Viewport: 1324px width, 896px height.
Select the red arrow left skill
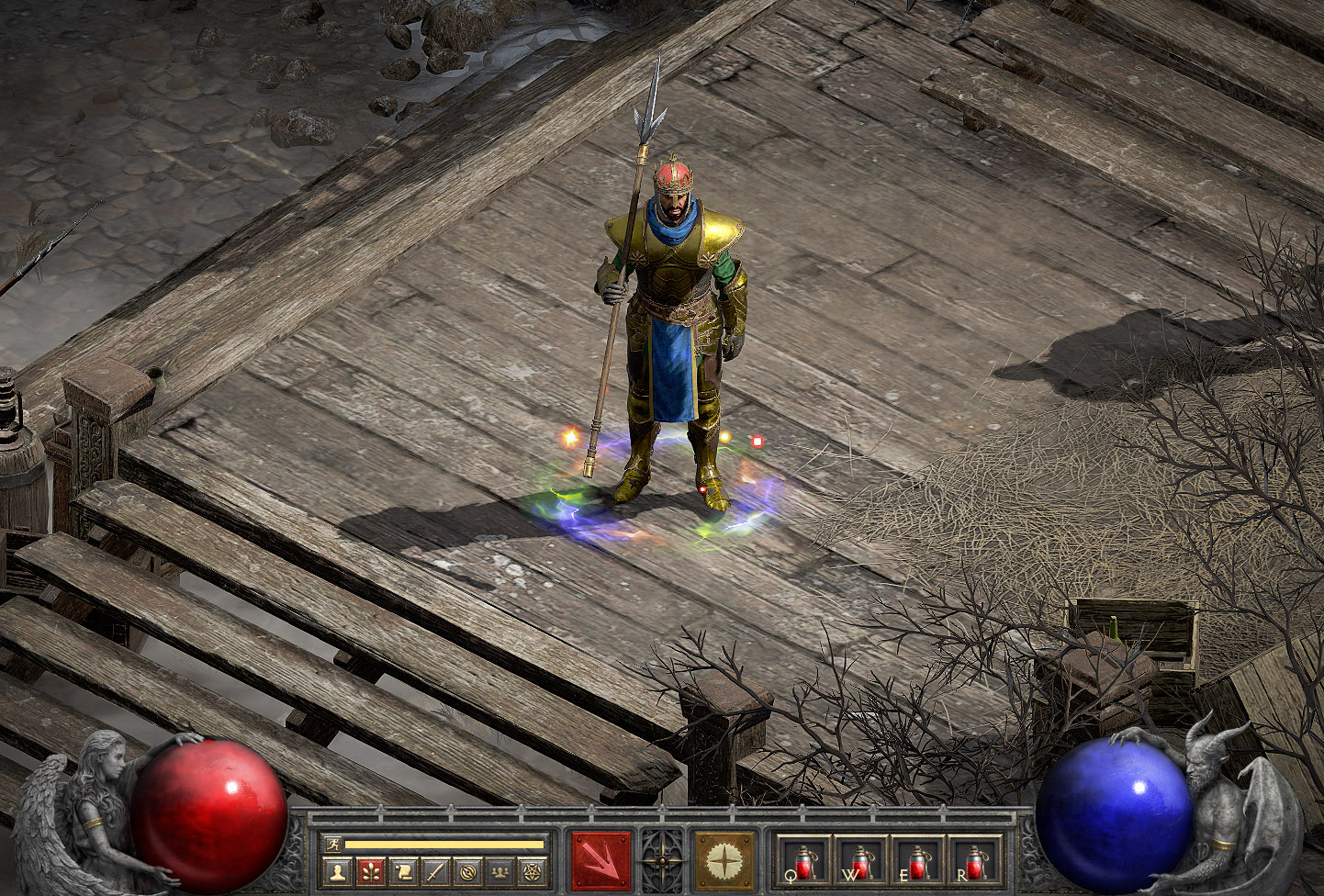pyautogui.click(x=601, y=861)
